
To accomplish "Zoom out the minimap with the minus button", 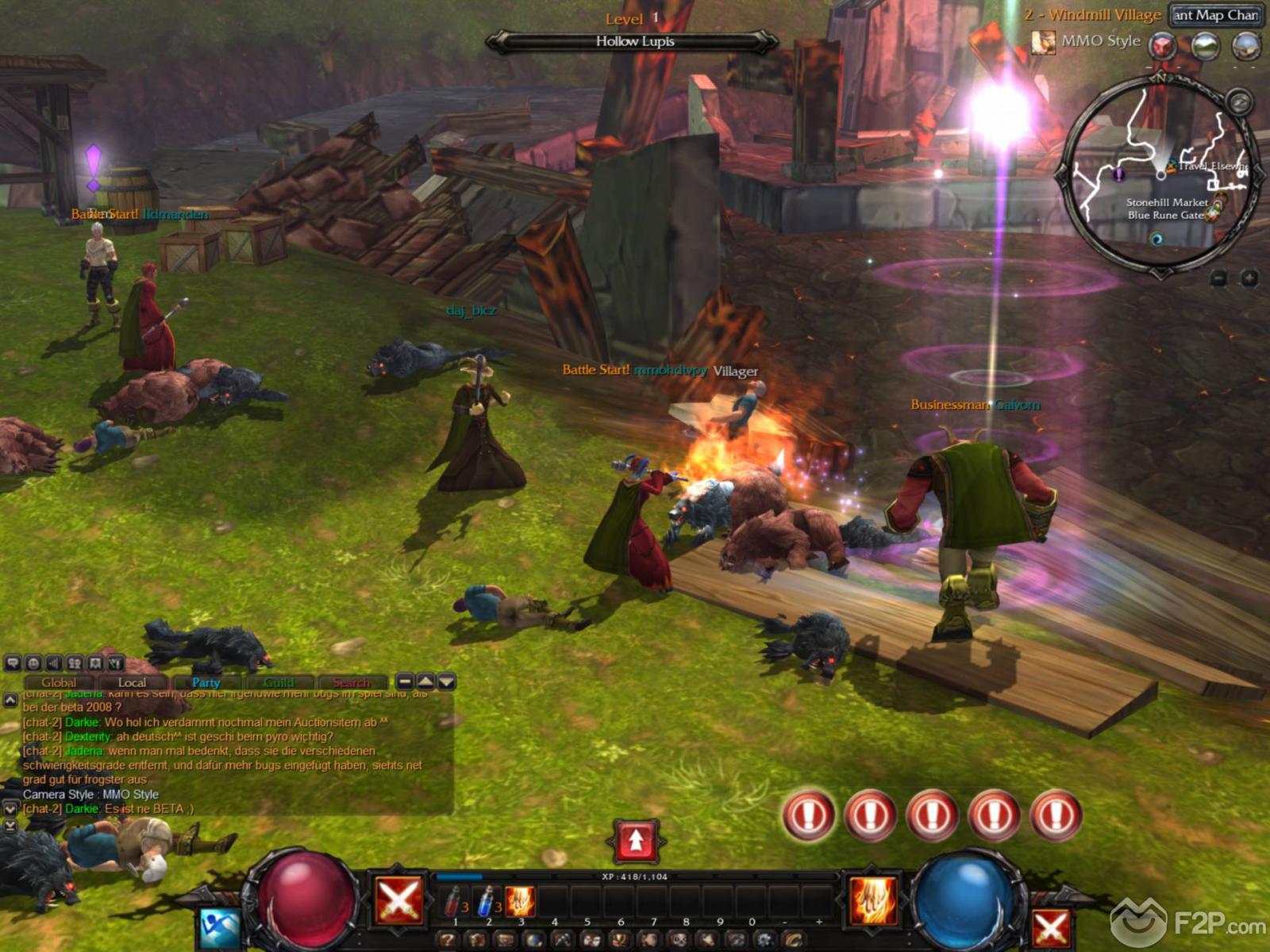I will tap(1219, 278).
